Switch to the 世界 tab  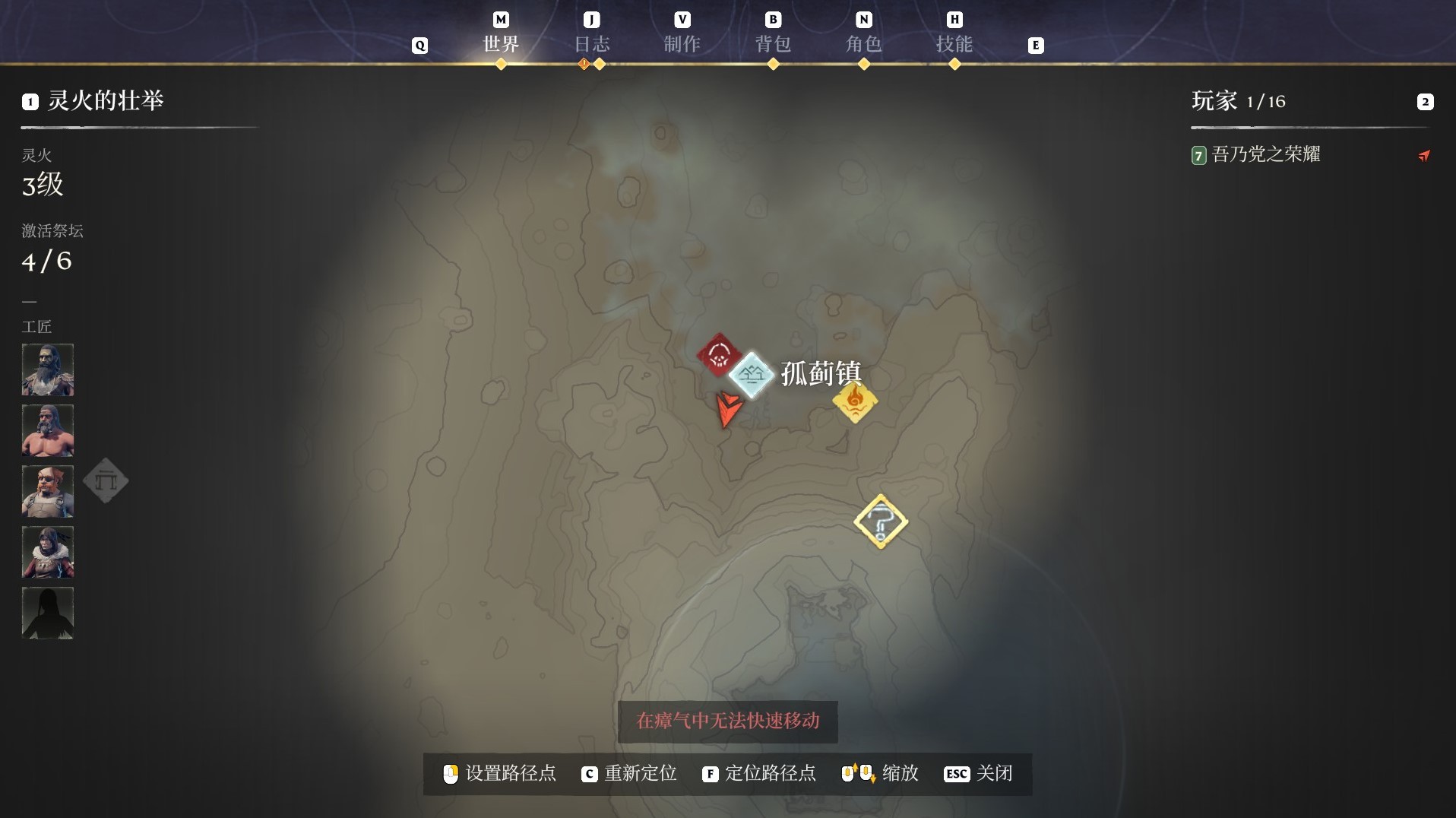click(501, 43)
